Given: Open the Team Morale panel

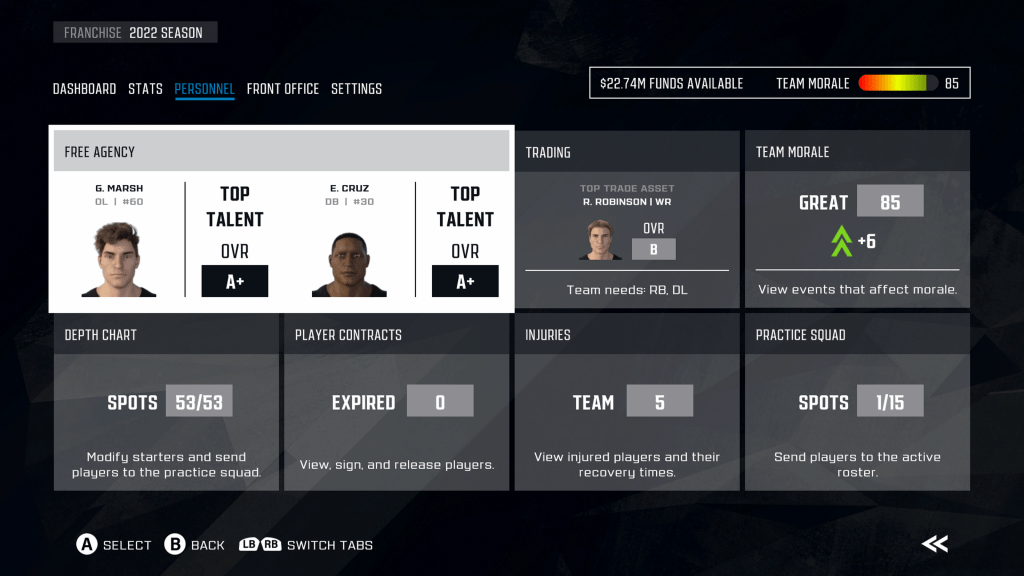Looking at the screenshot, I should point(857,219).
